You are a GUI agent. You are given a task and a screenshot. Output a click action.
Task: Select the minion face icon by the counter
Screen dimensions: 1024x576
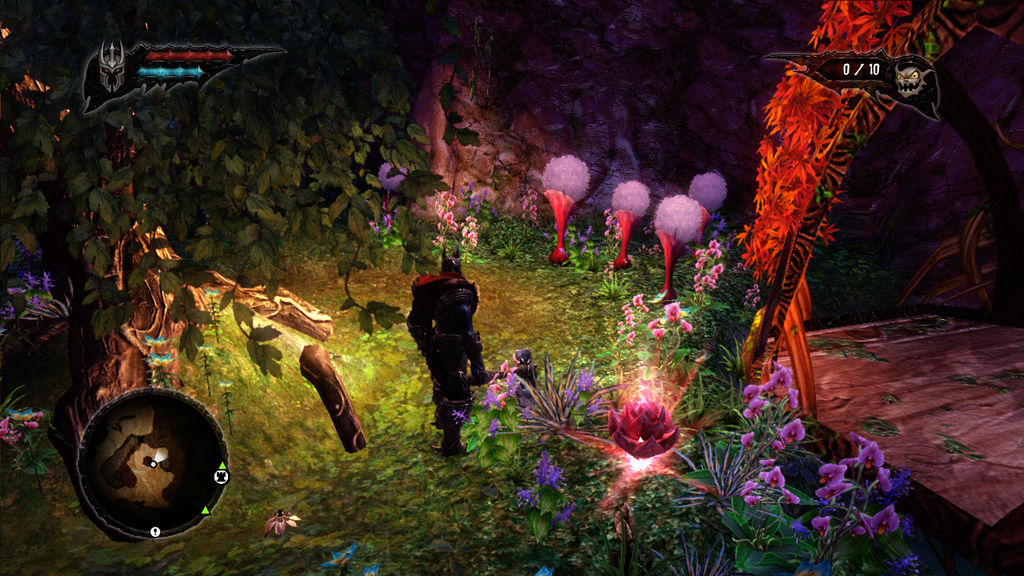click(x=912, y=76)
